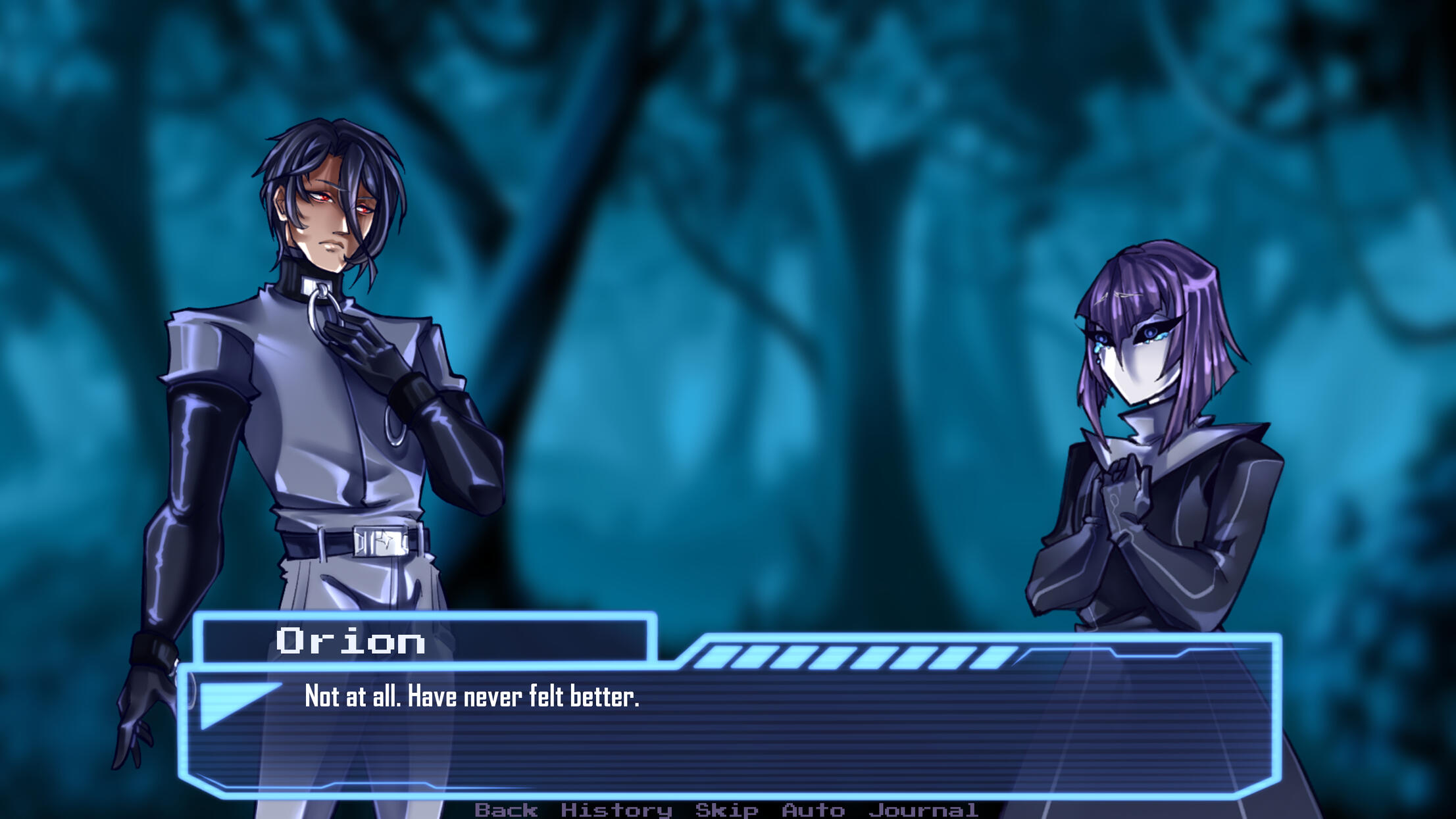Image resolution: width=1456 pixels, height=819 pixels.
Task: Open the Journal
Action: click(923, 810)
